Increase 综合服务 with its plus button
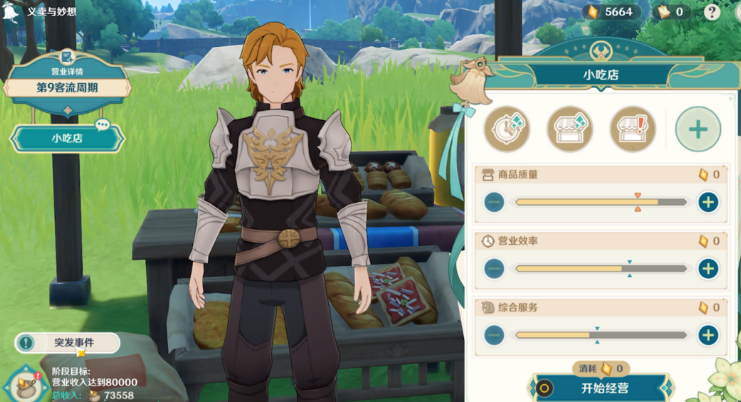The width and height of the screenshot is (741, 402). point(708,335)
